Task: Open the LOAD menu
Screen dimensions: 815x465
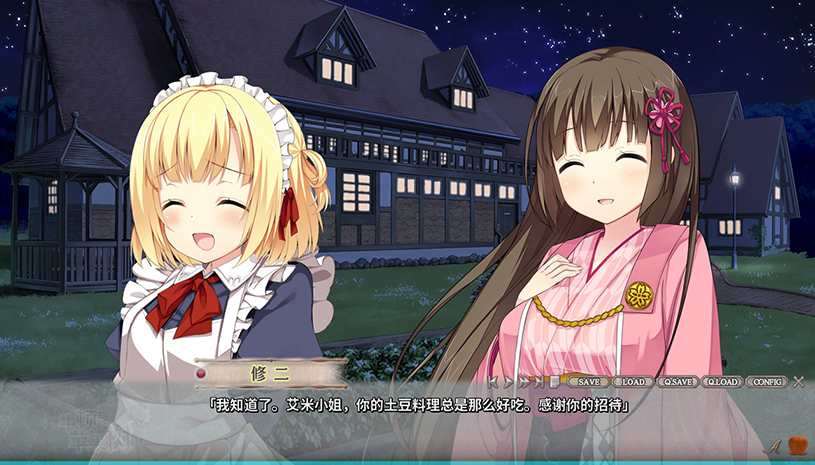Action: click(x=632, y=381)
